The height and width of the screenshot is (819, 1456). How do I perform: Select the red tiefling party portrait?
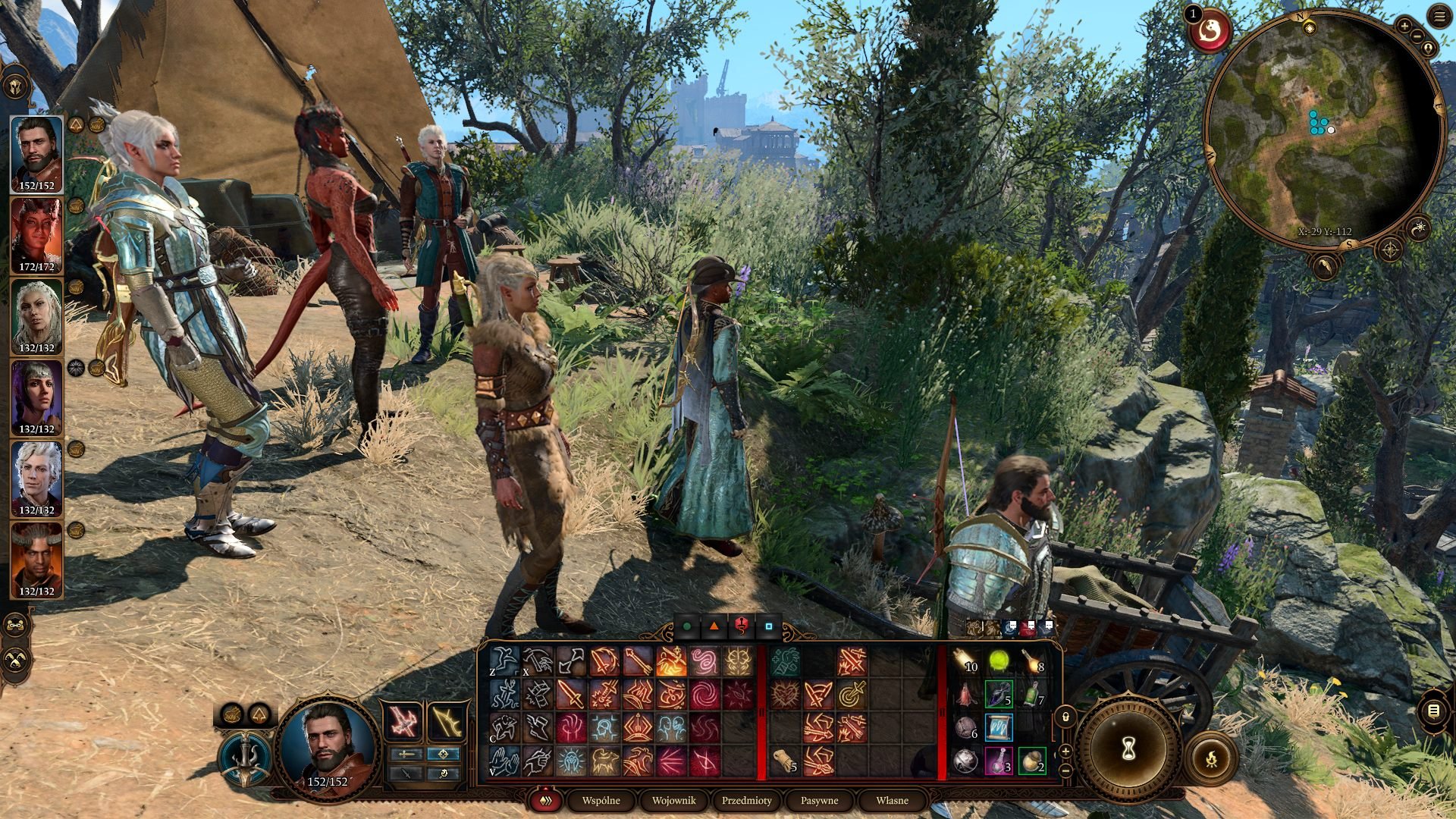click(x=36, y=236)
